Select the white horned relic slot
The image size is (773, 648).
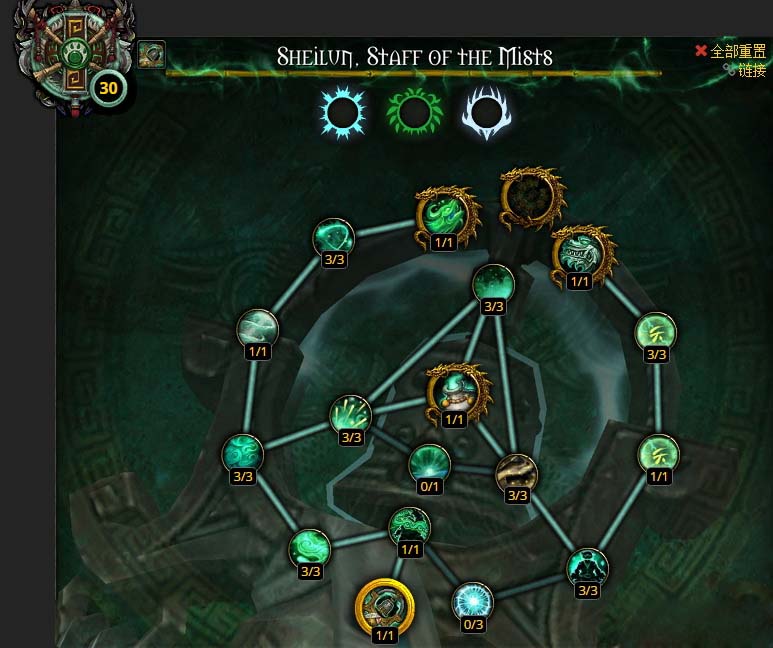pos(486,114)
